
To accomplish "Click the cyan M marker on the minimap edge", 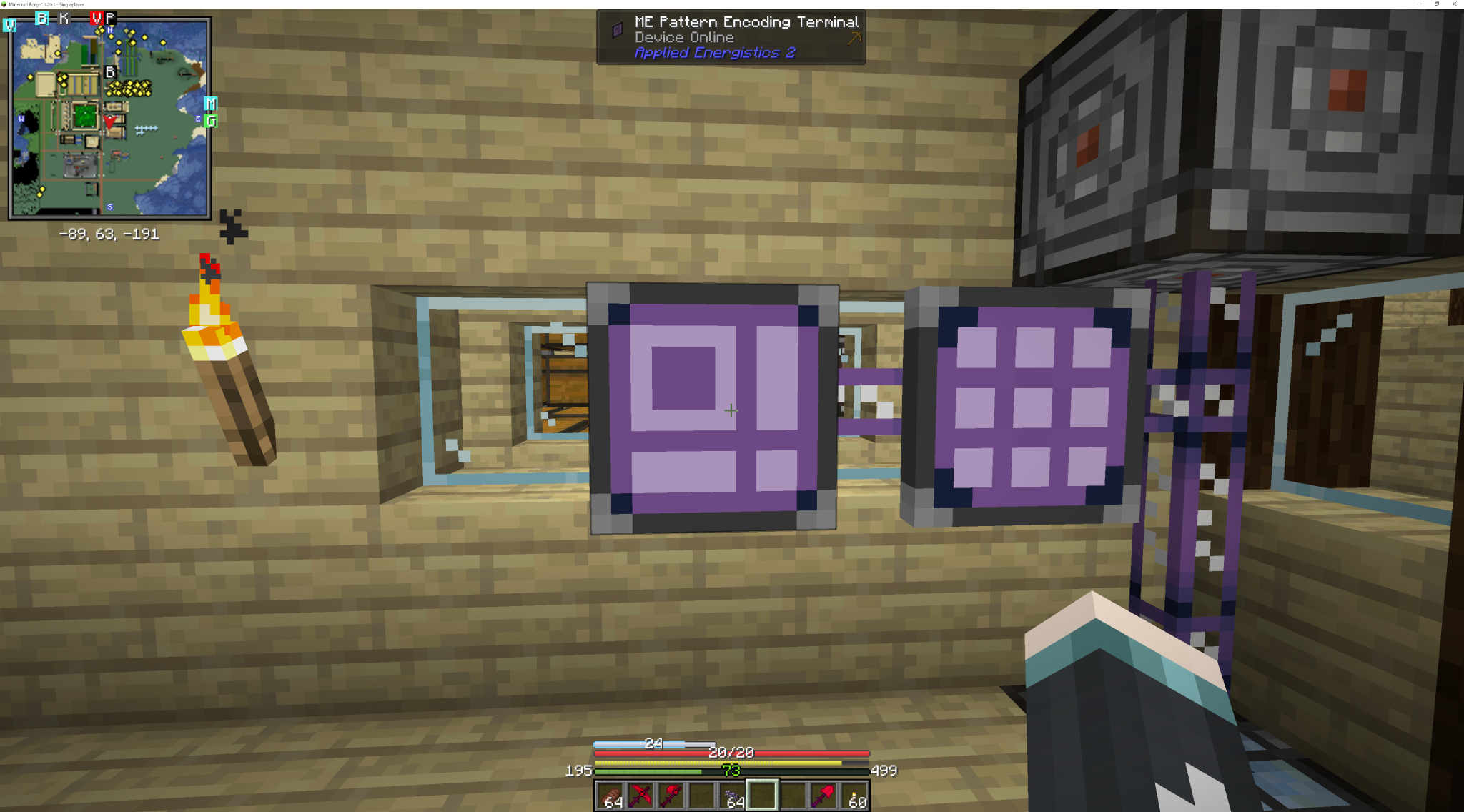I will tap(210, 104).
